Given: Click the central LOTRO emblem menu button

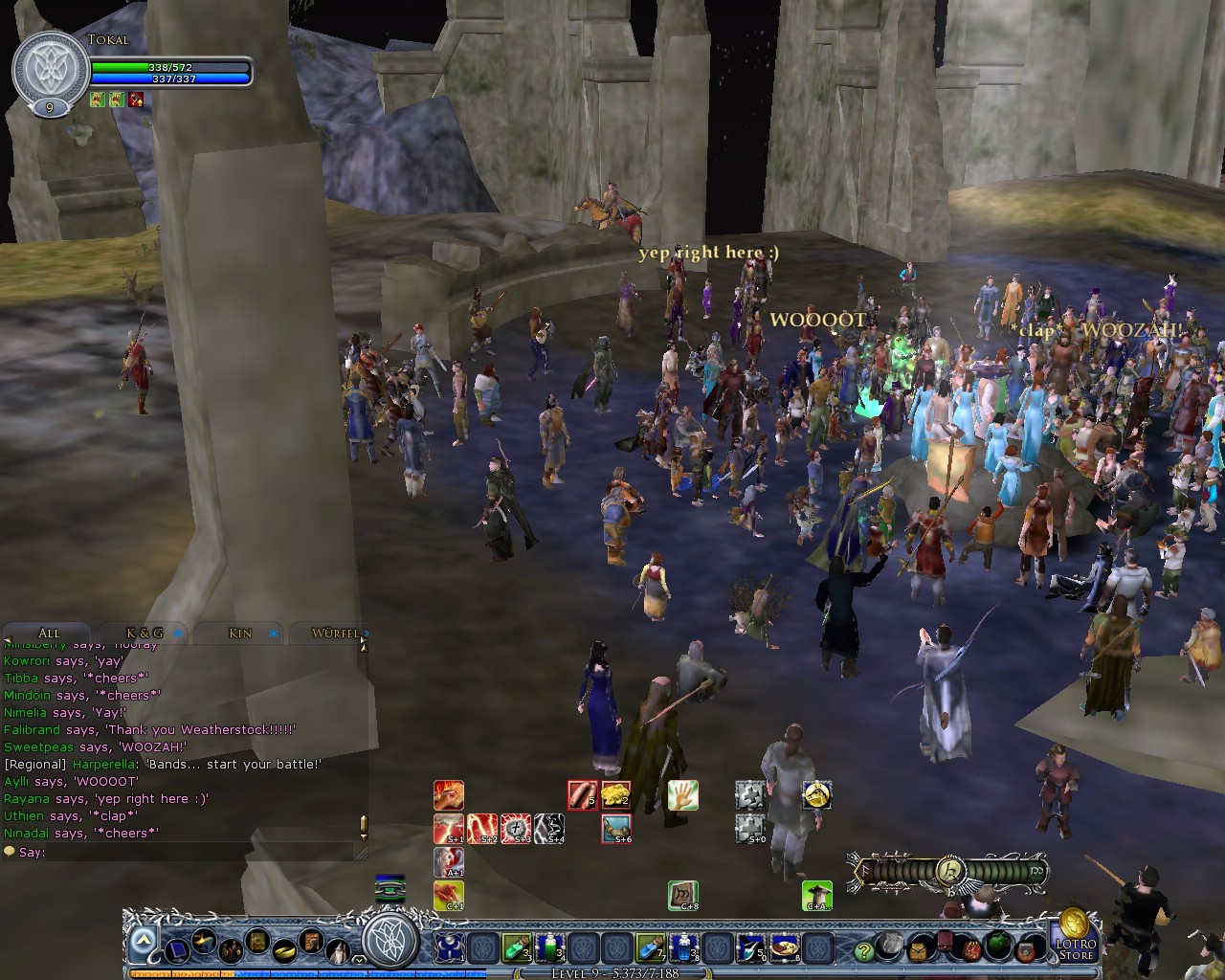Looking at the screenshot, I should point(391,942).
